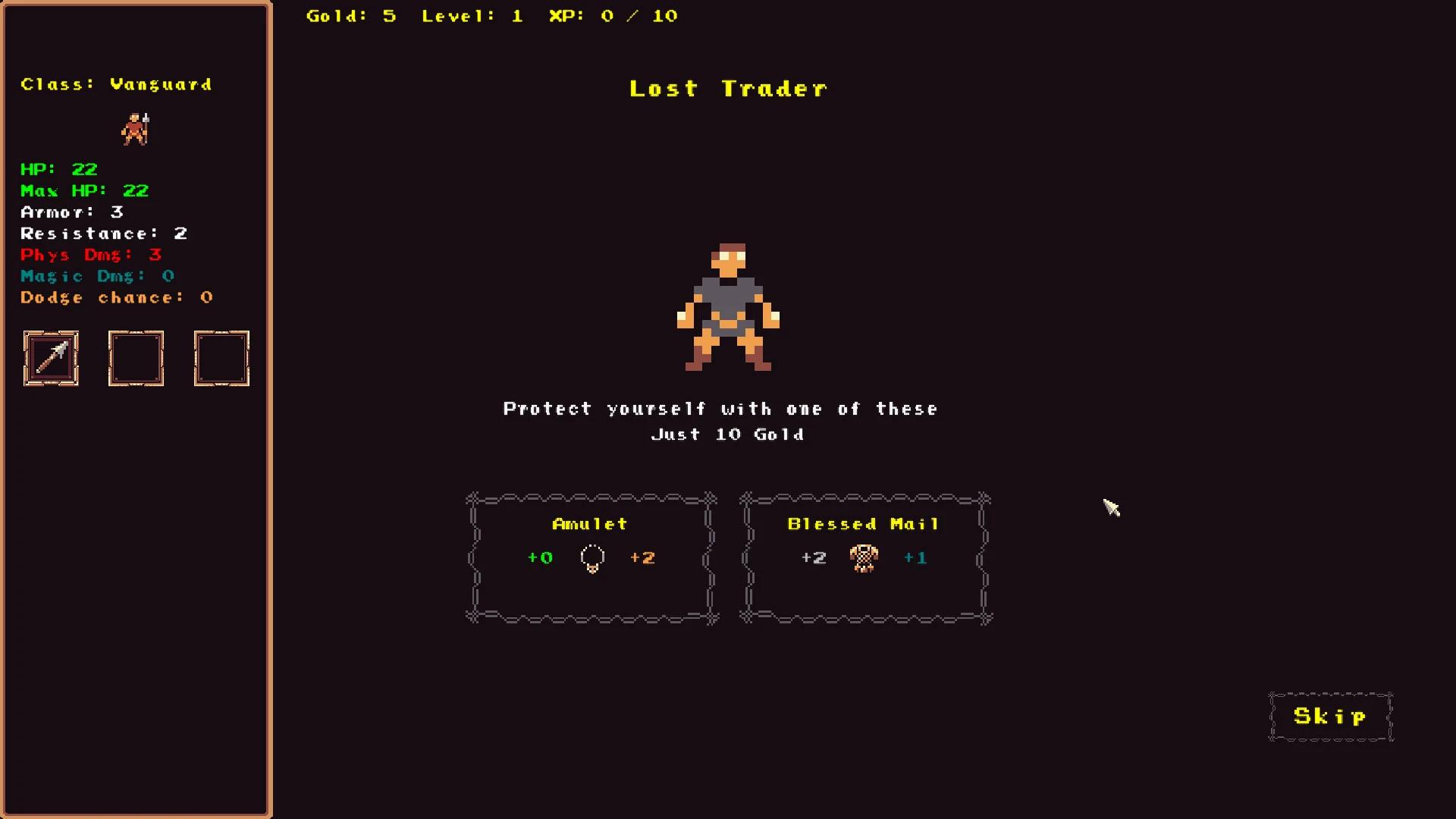Click the Vanguard character sprite portrait
Screen dimensions: 1456x819
(x=136, y=129)
